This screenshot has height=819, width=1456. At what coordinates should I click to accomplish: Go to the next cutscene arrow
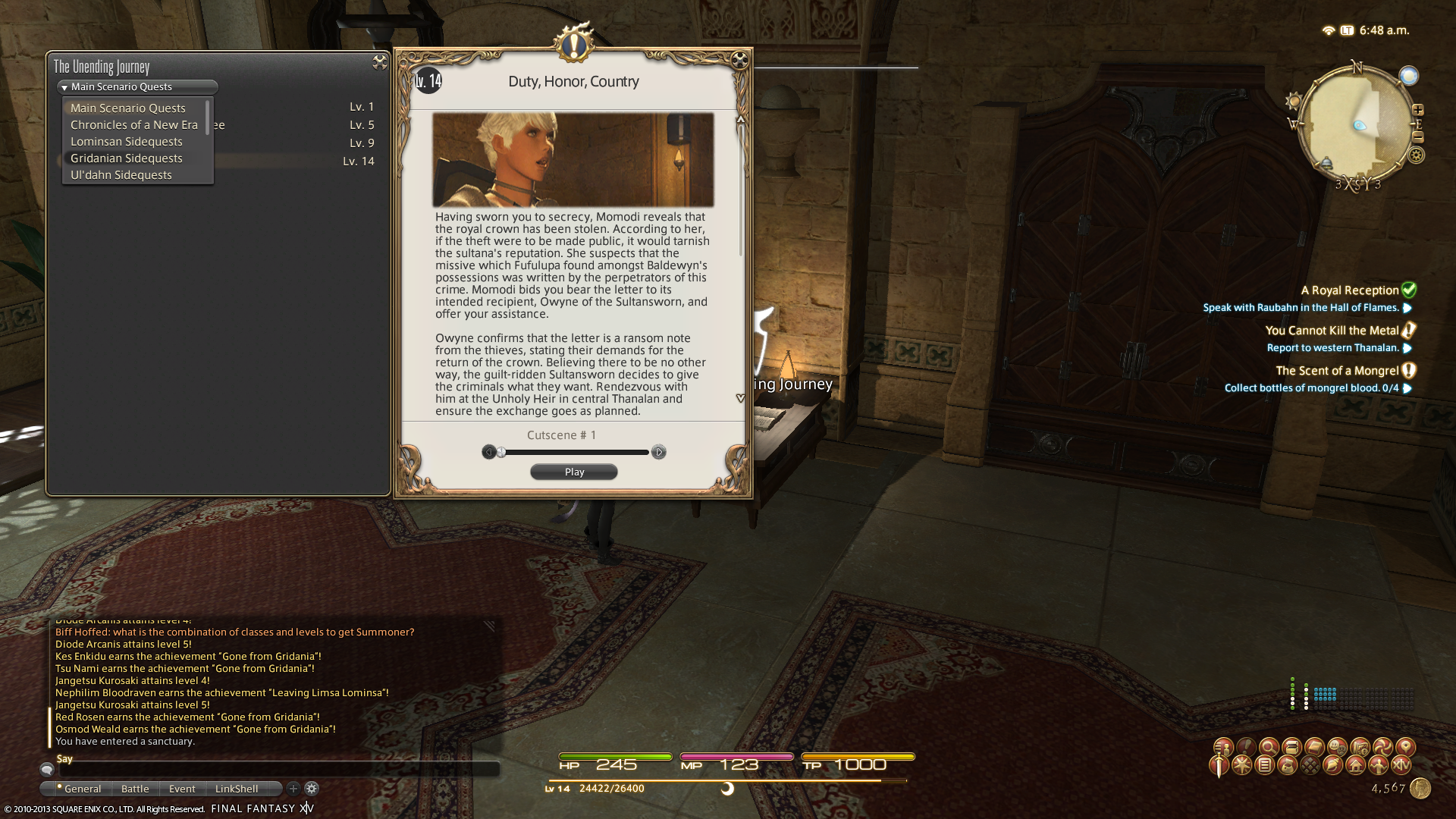click(x=658, y=452)
